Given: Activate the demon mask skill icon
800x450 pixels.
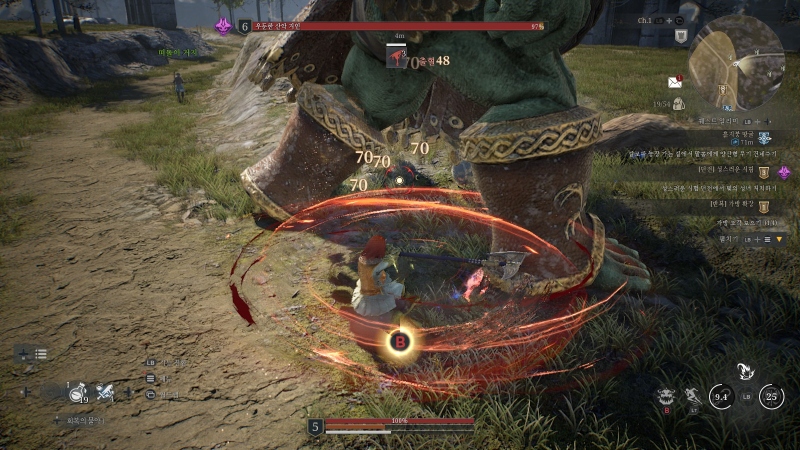Looking at the screenshot, I should coord(666,396).
